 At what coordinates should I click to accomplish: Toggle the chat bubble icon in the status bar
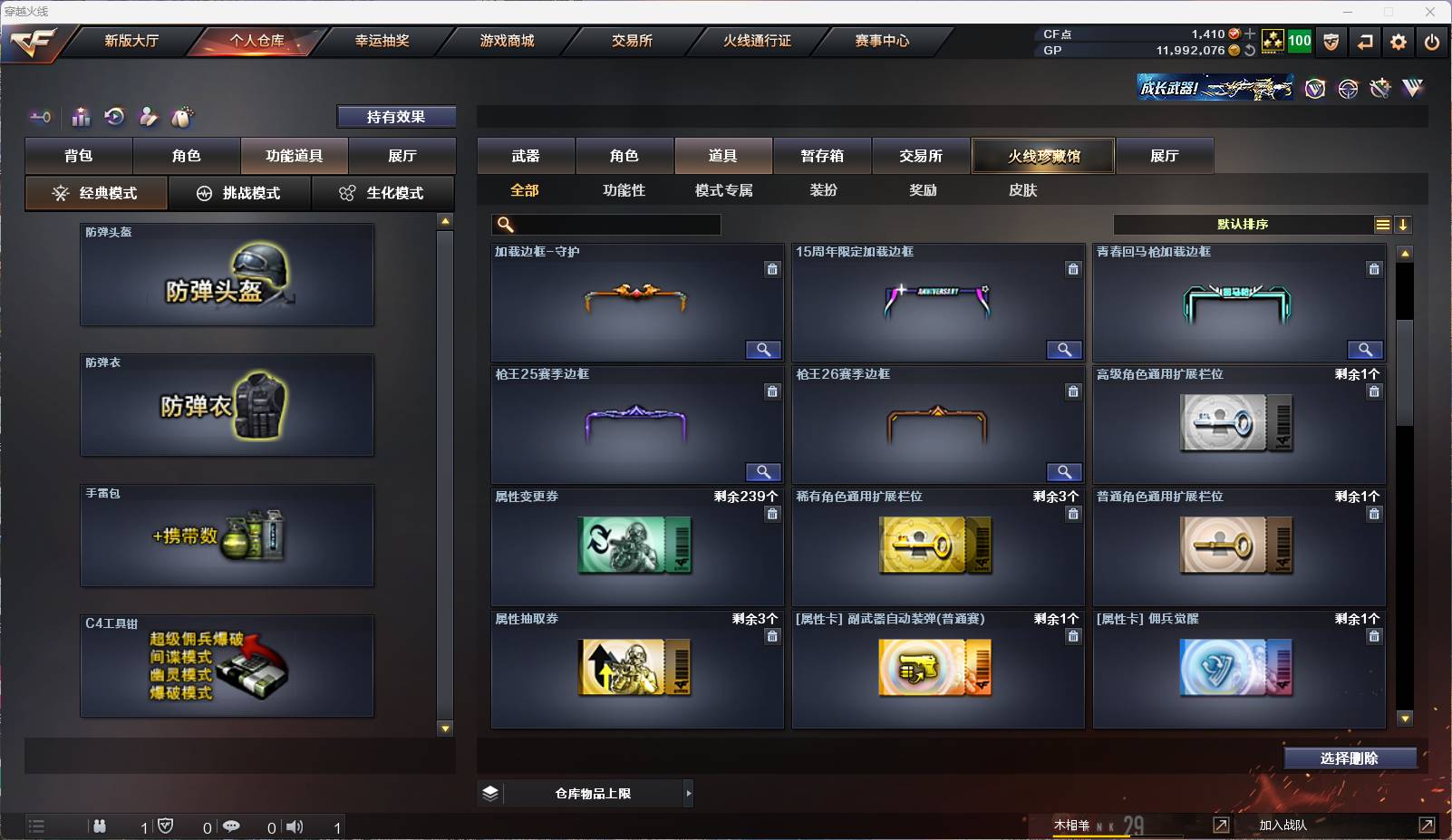[232, 826]
